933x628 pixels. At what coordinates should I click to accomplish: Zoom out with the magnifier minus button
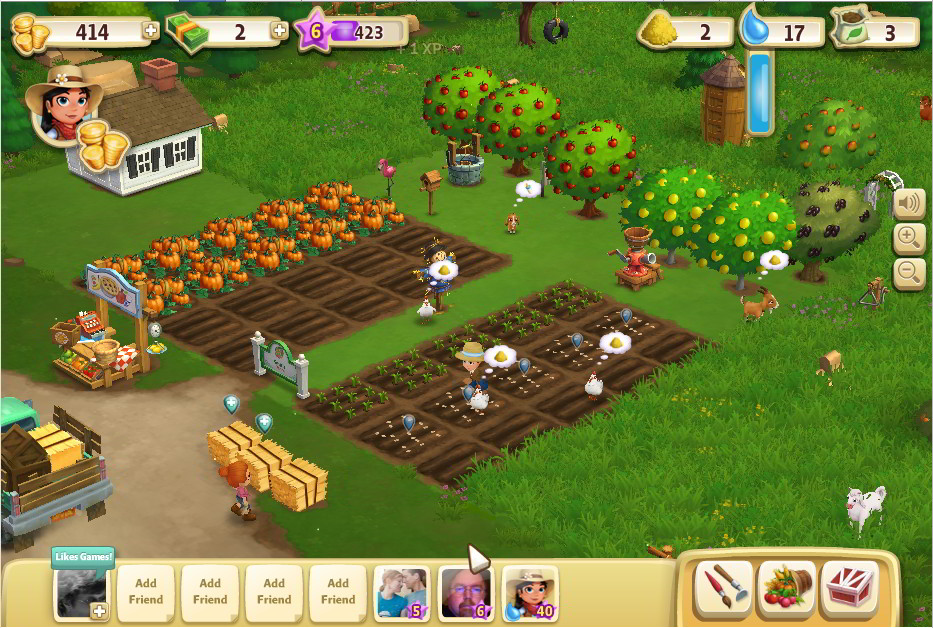[x=908, y=271]
